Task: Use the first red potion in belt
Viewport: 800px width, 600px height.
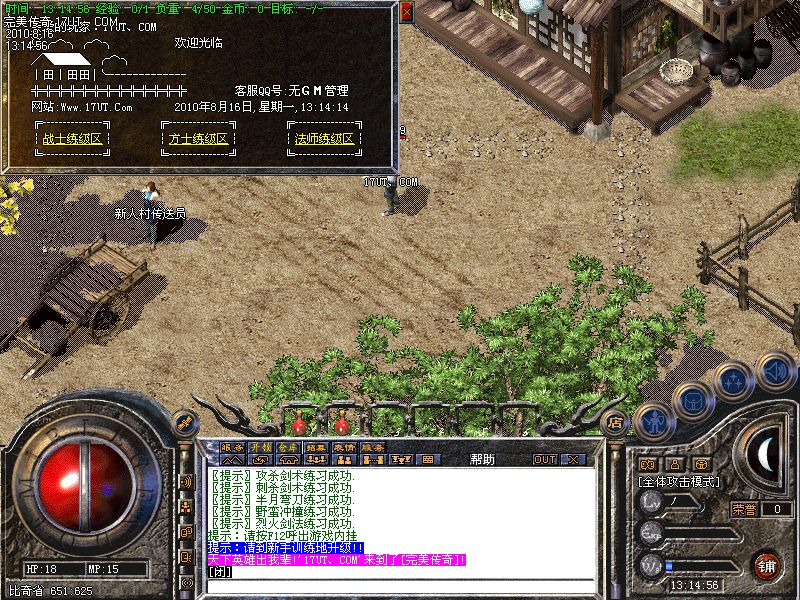Action: click(x=299, y=419)
